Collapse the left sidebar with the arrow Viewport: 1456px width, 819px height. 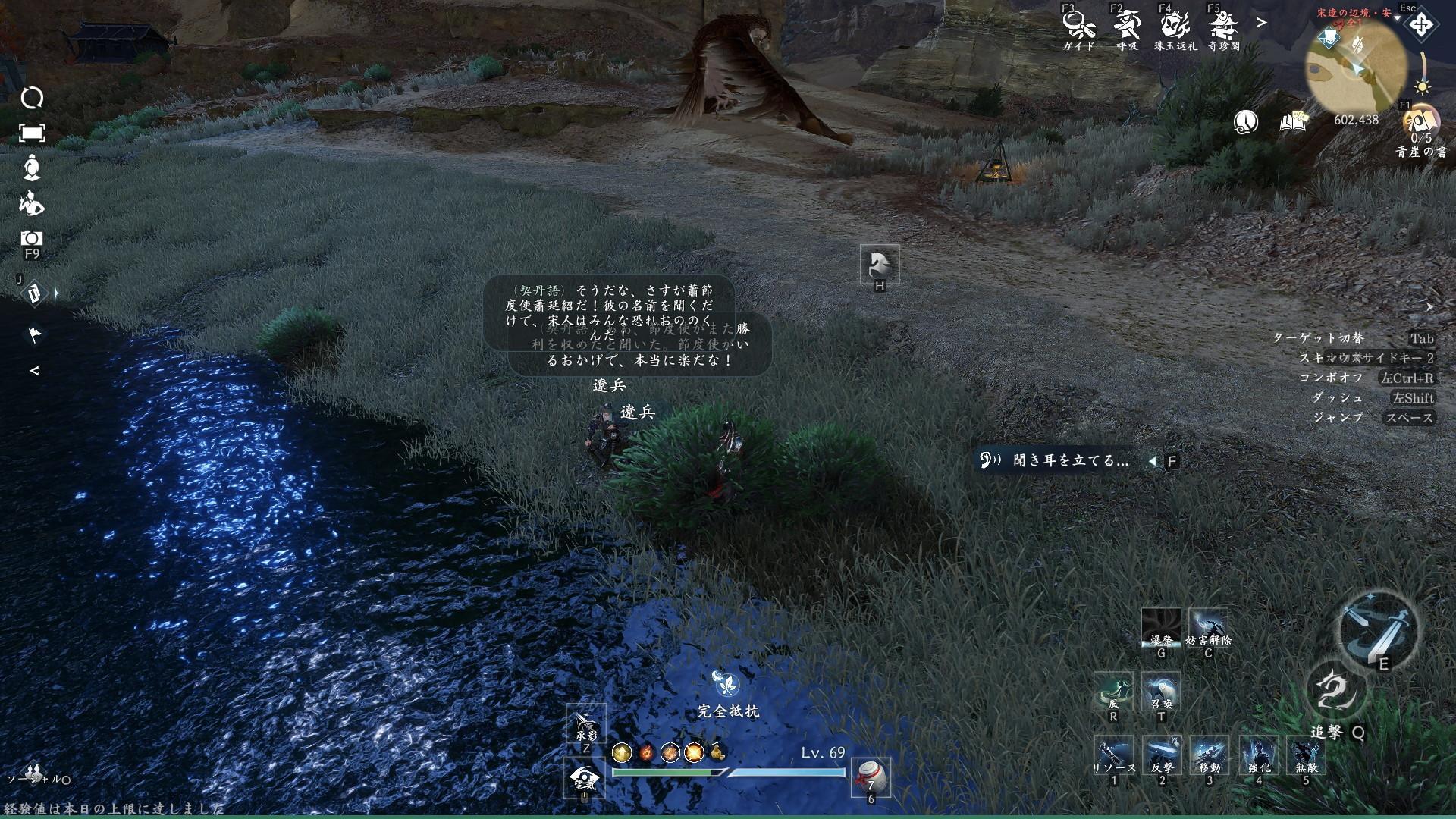point(33,371)
